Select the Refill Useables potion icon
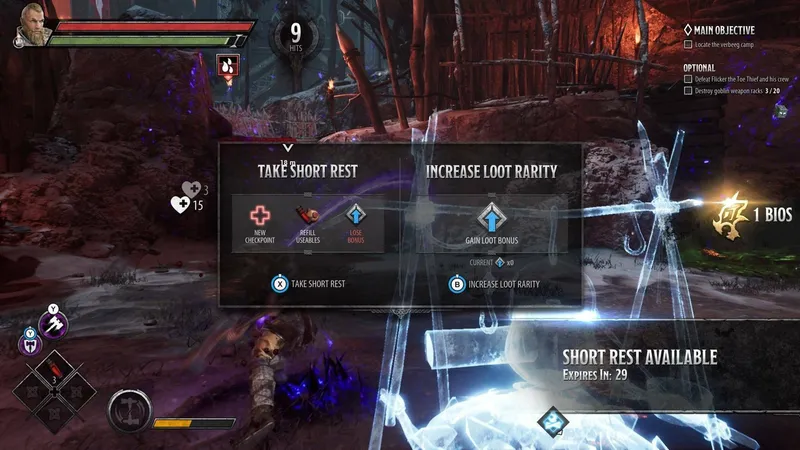The image size is (800, 450). (308, 215)
